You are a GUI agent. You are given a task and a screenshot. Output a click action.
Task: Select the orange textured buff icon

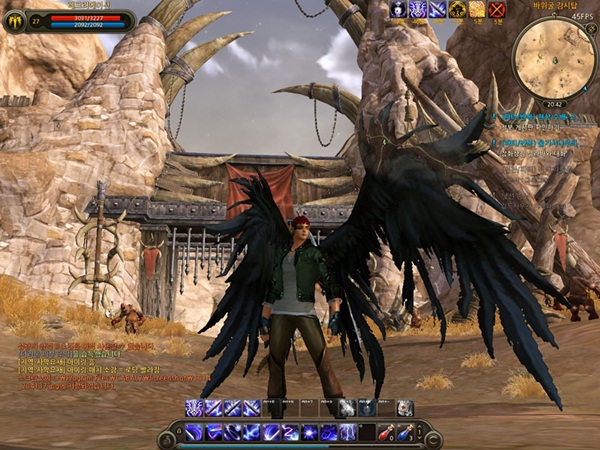coord(477,10)
